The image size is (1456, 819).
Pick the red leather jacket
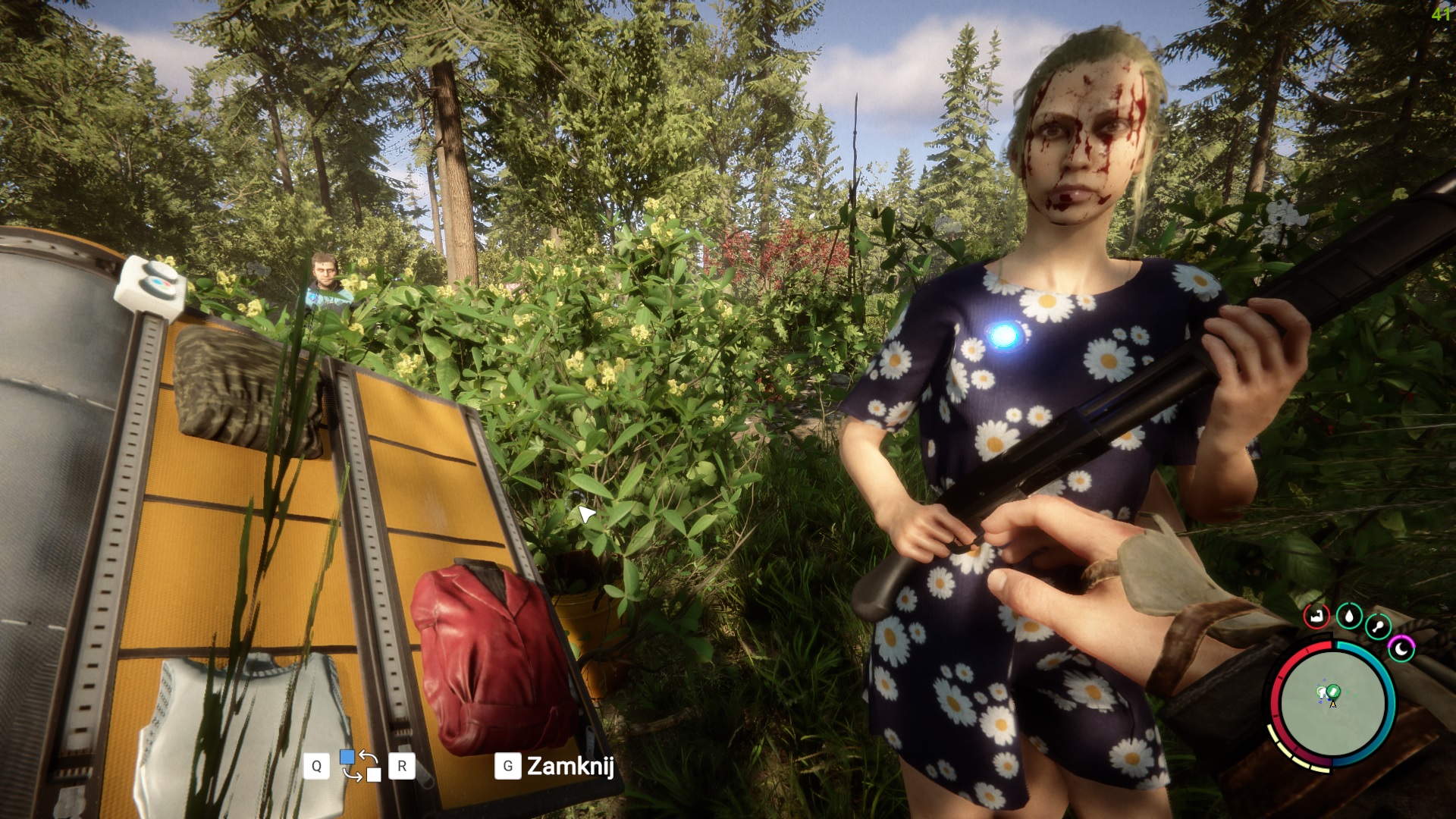491,656
